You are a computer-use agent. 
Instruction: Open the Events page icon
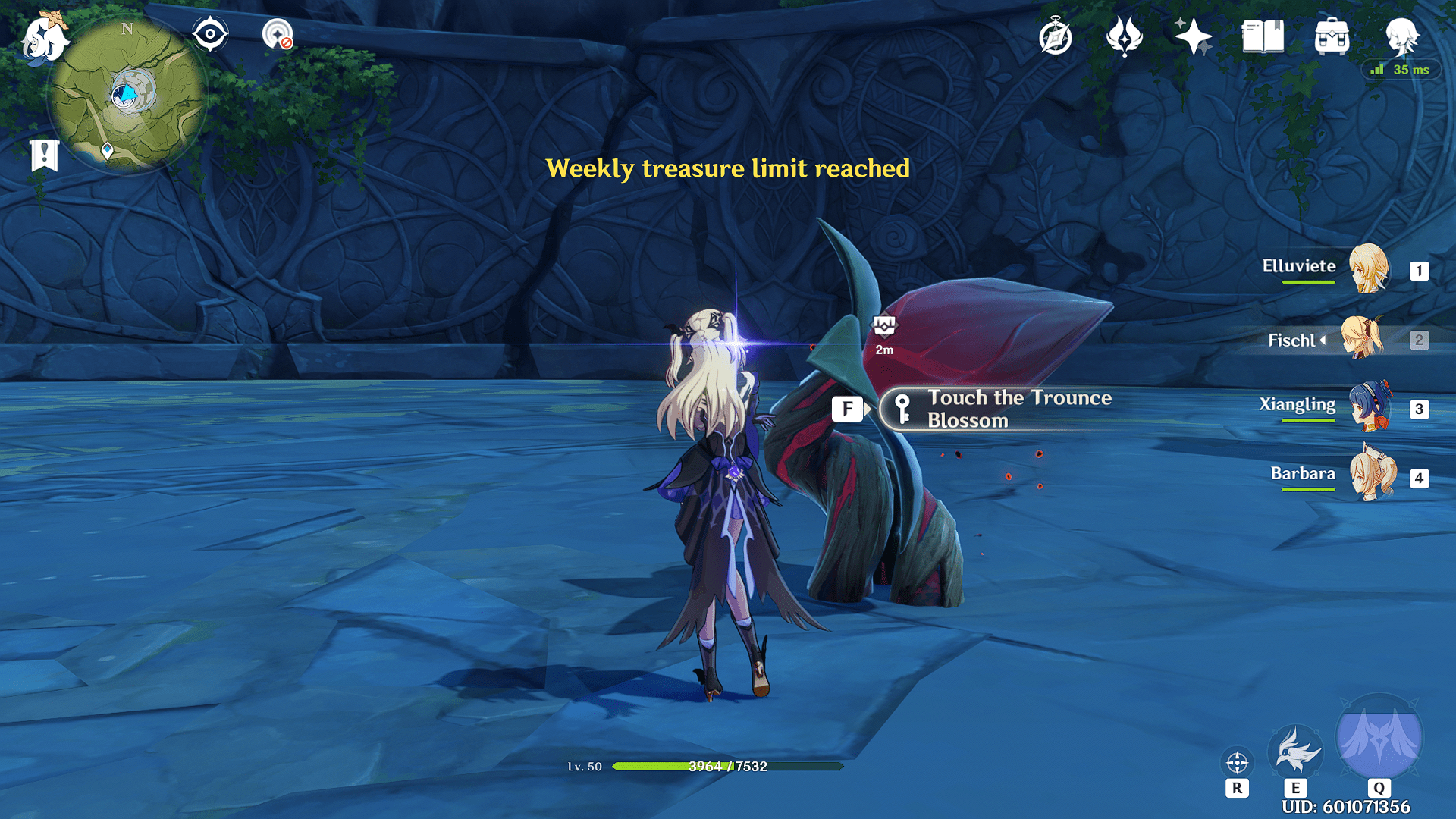1125,33
